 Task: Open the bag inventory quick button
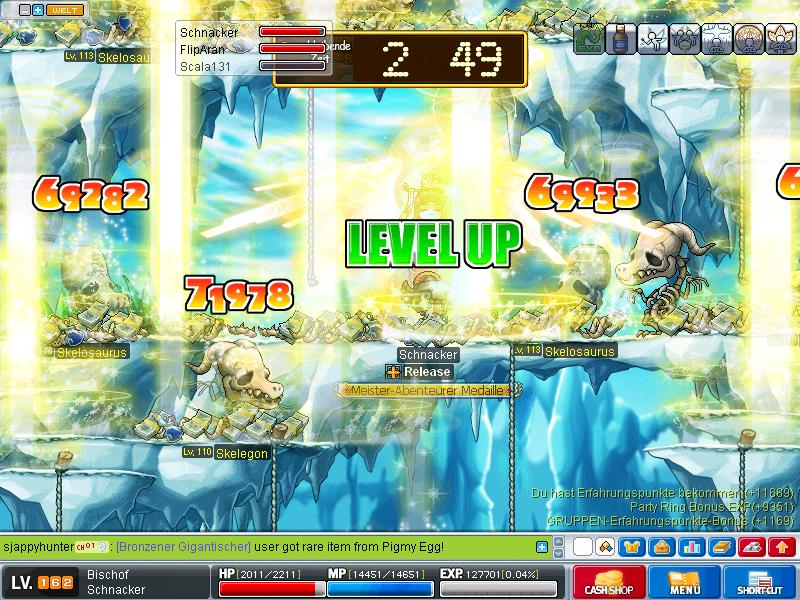click(x=663, y=547)
